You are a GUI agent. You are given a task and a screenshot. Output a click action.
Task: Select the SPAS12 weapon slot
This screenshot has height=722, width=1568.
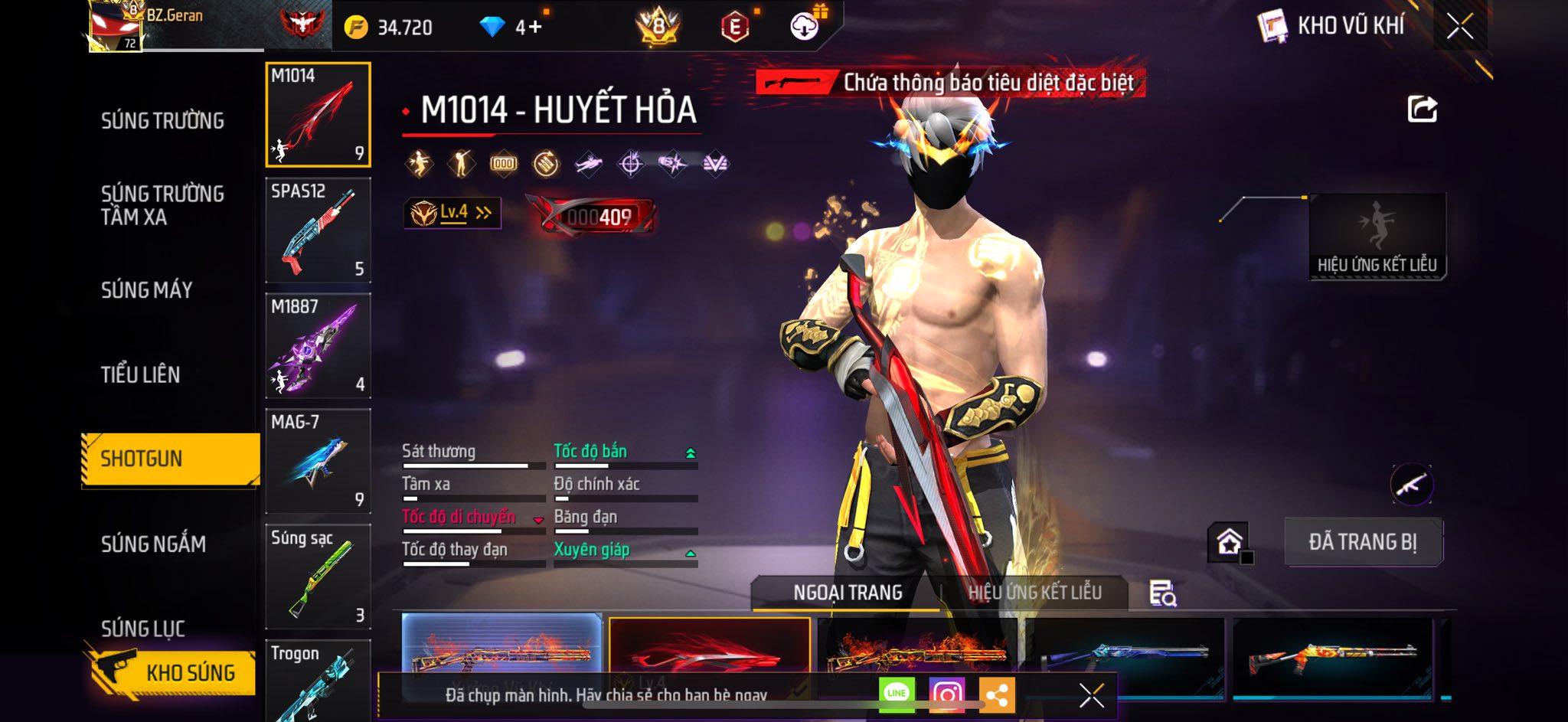pyautogui.click(x=318, y=230)
